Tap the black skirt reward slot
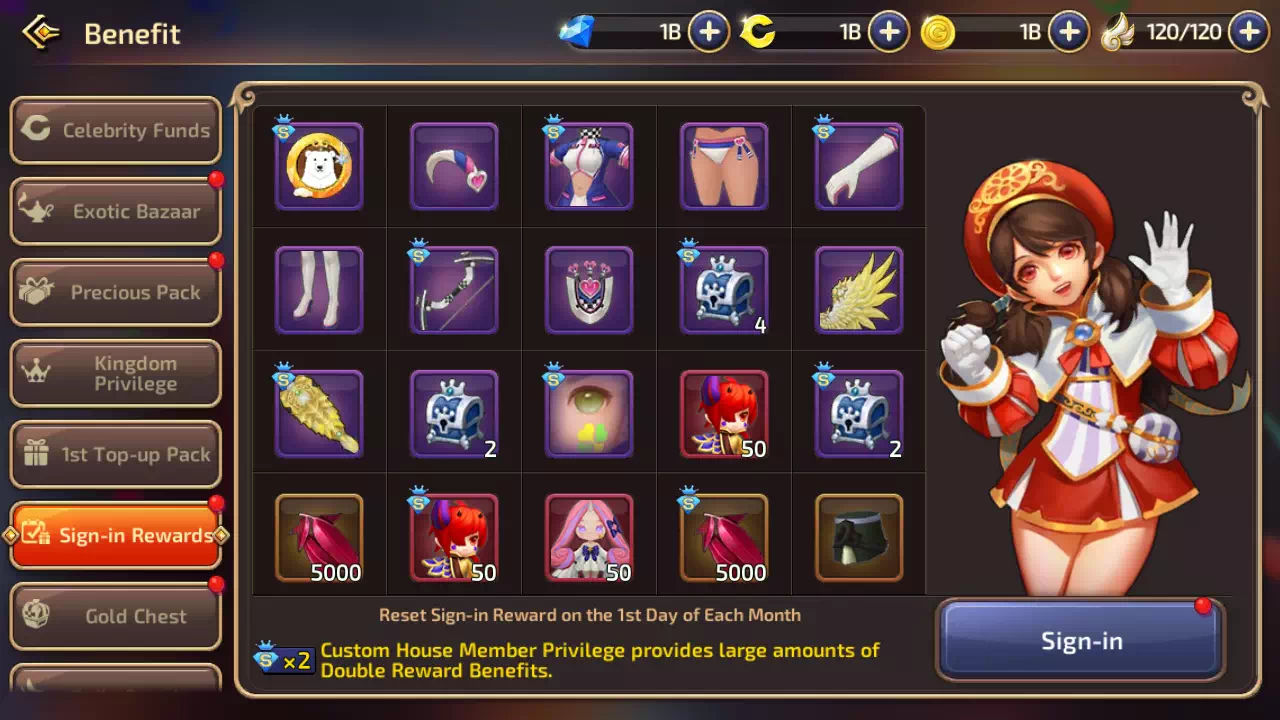Viewport: 1280px width, 720px height. (859, 538)
